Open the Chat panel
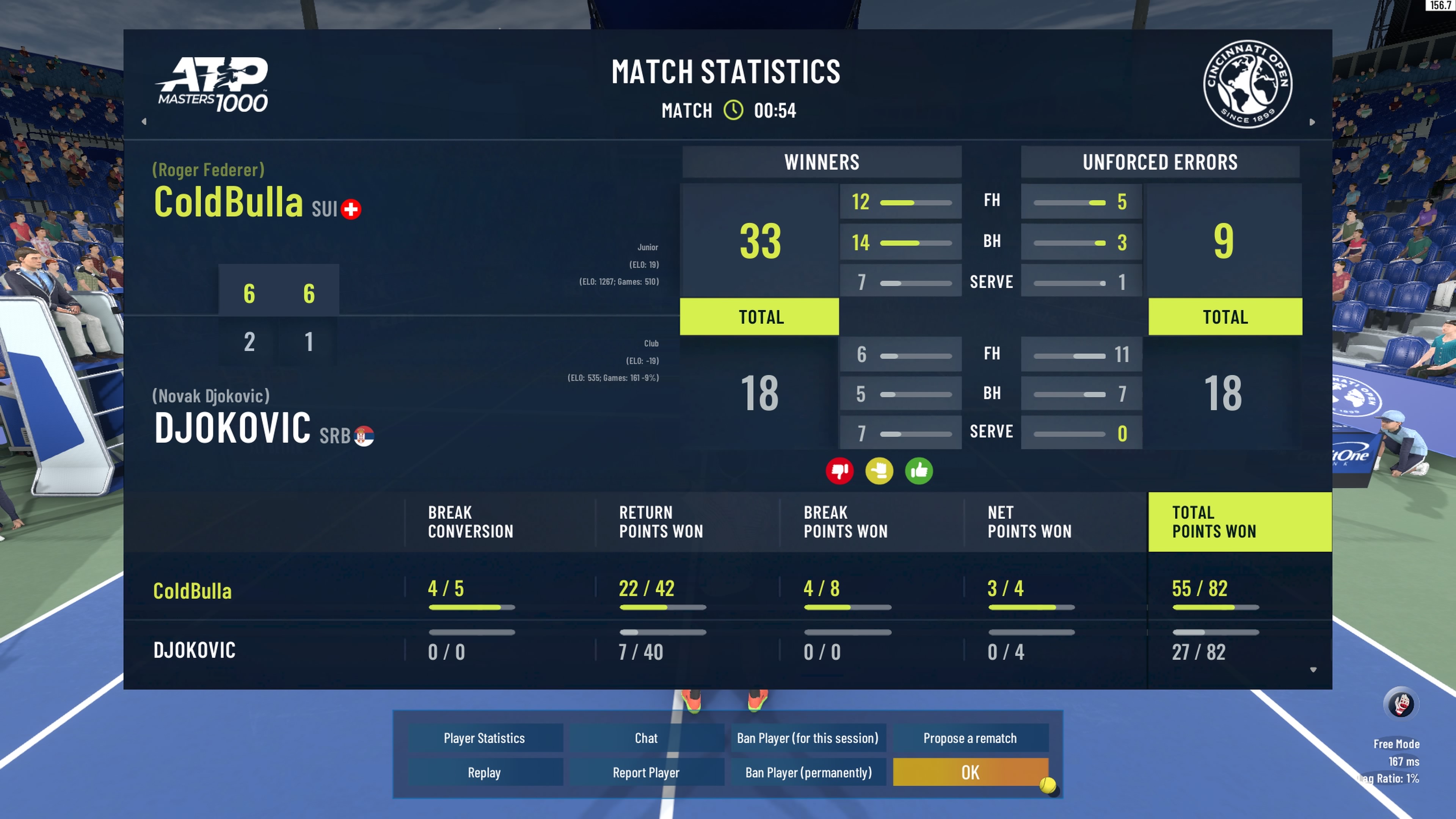This screenshot has width=1456, height=819. pos(646,738)
